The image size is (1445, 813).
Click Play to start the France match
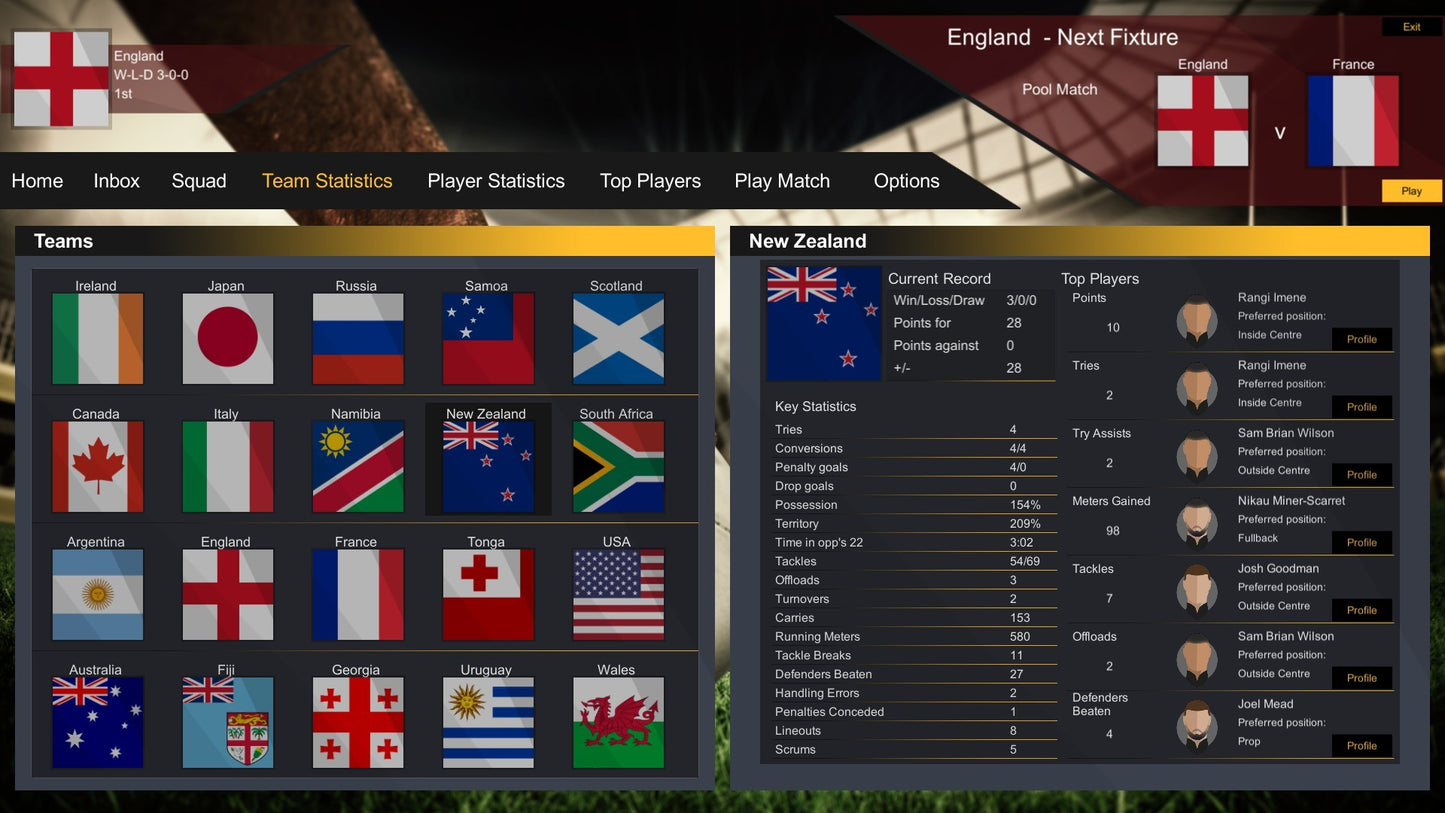pos(1411,190)
